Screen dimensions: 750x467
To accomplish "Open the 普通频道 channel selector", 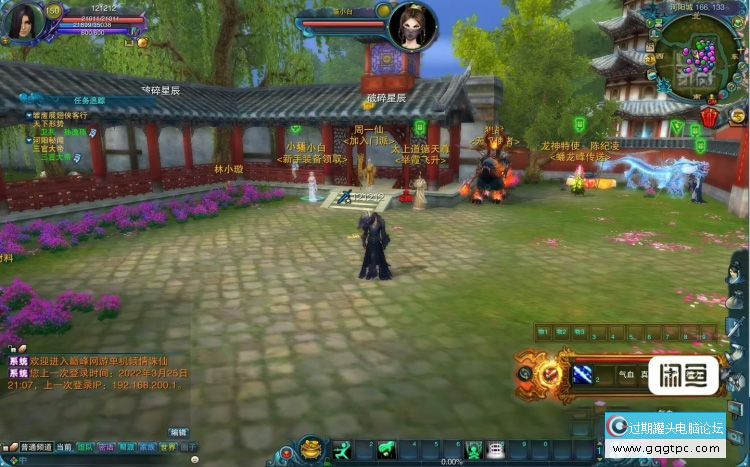I will click(x=34, y=447).
